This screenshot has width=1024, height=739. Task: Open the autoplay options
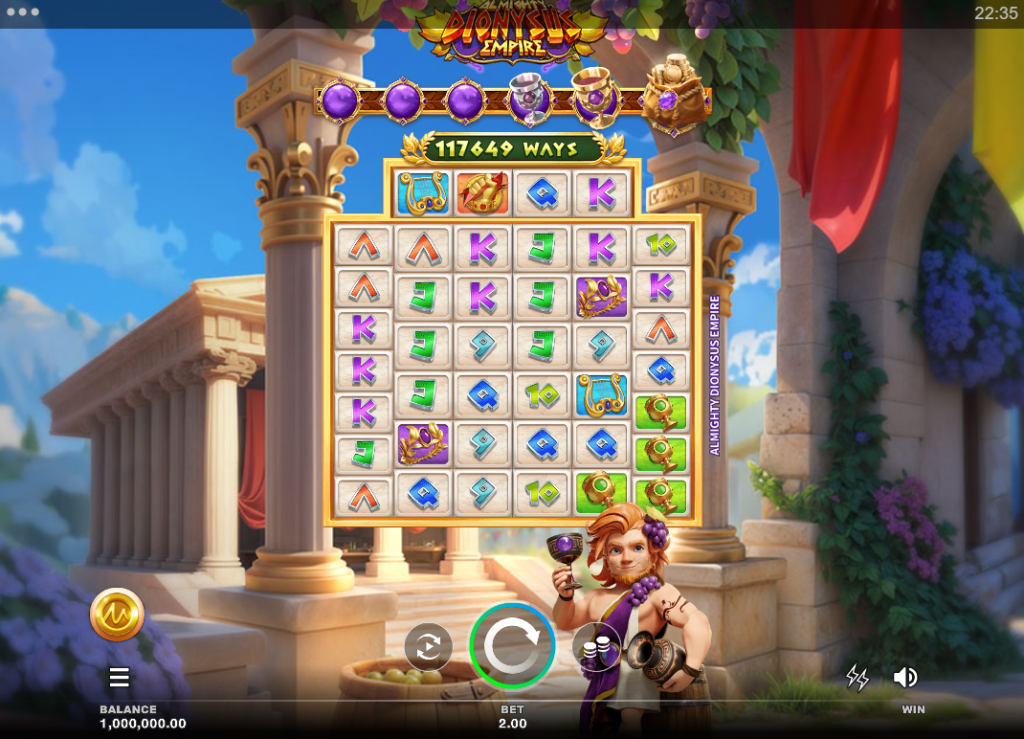point(428,647)
